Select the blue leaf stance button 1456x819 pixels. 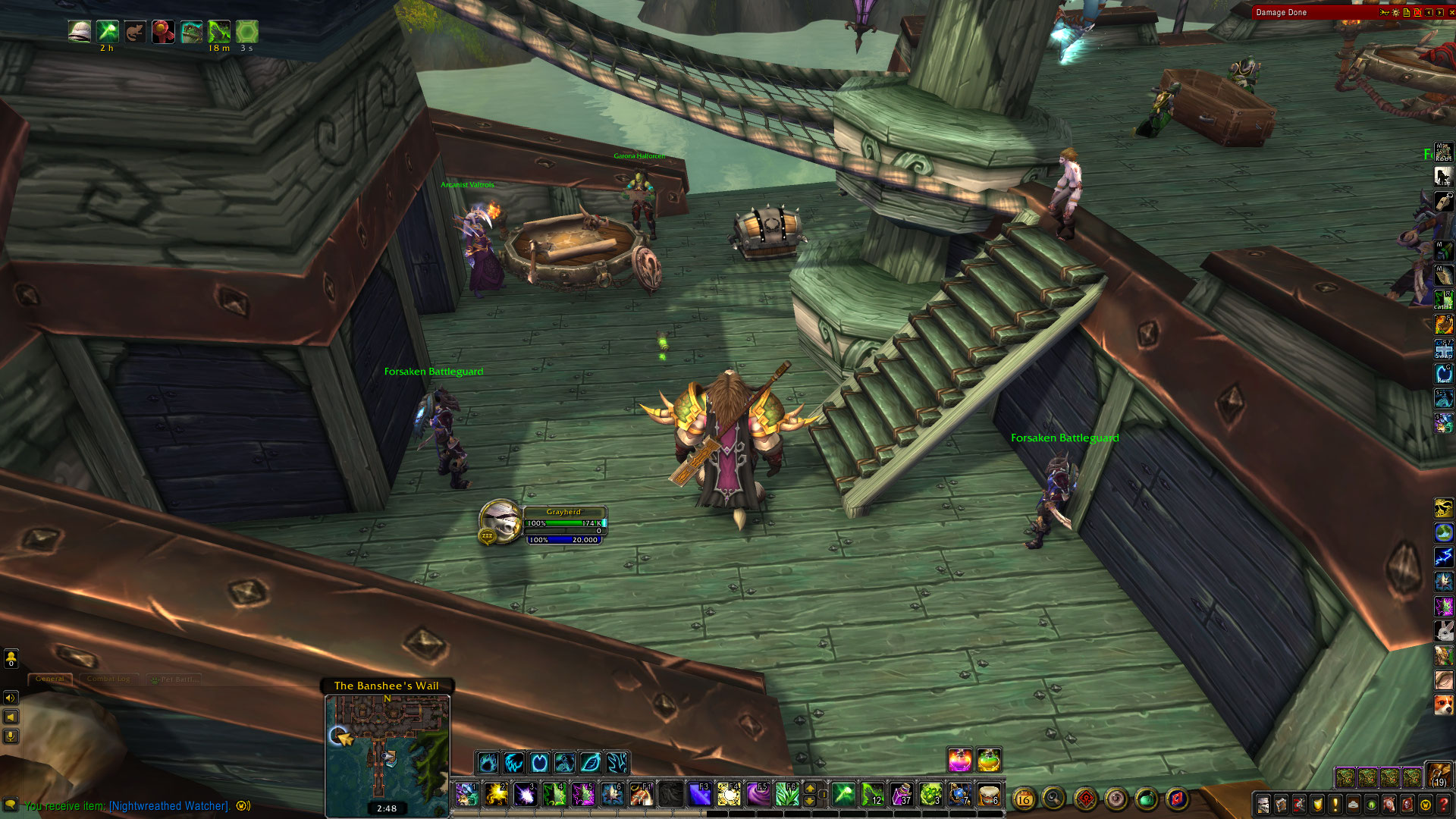[591, 762]
